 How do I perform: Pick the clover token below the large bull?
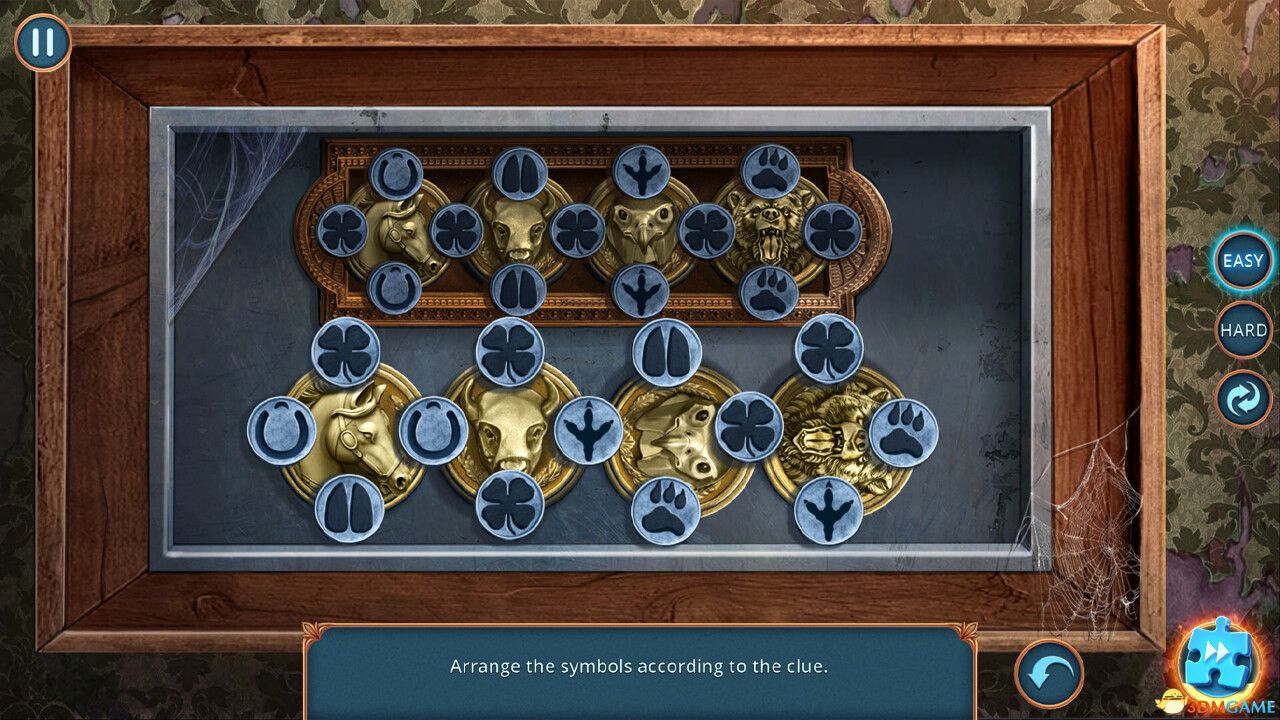tap(510, 505)
